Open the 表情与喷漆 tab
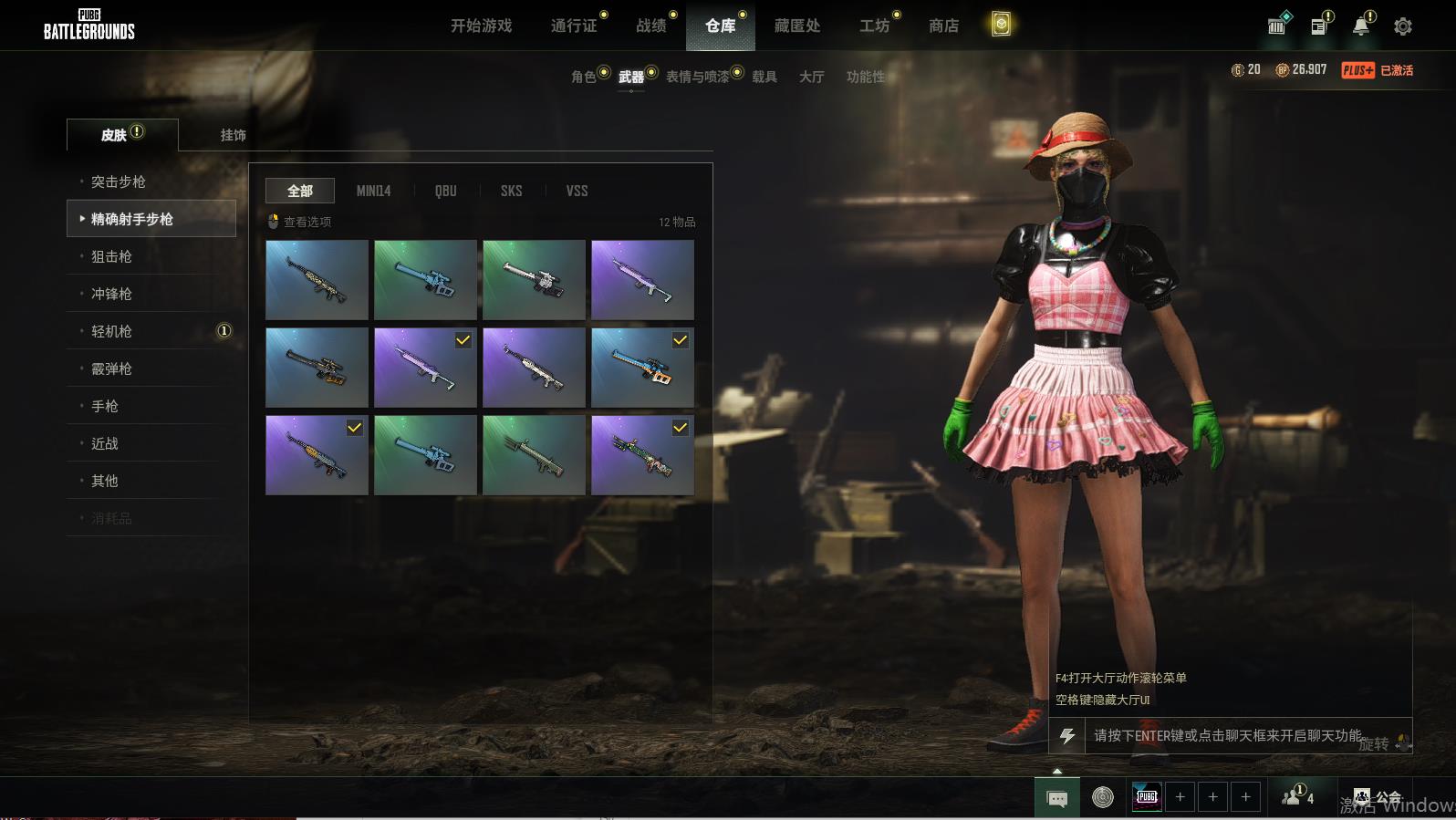The width and height of the screenshot is (1456, 820). click(x=698, y=77)
